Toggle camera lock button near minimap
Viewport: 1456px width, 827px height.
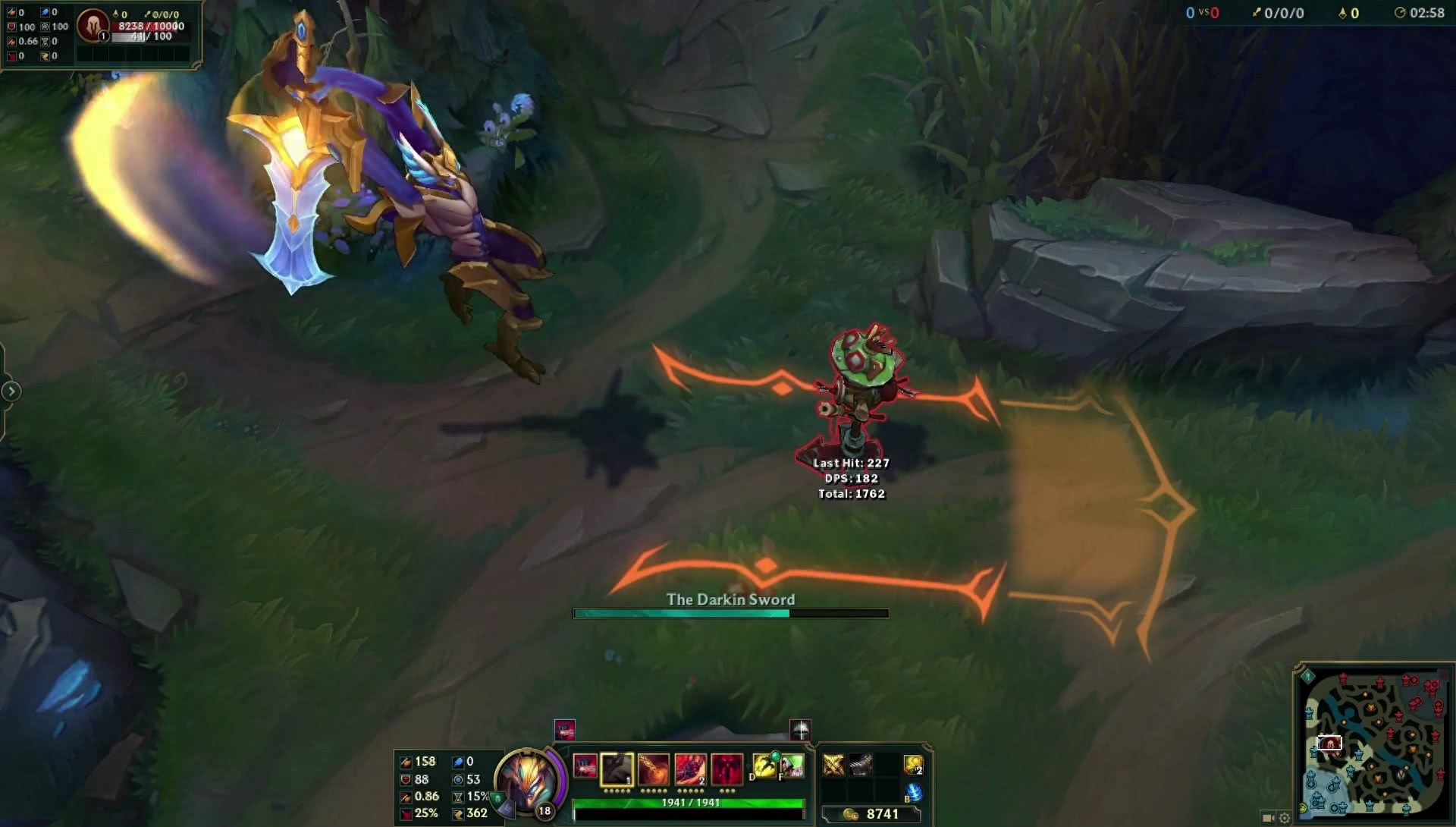[1268, 818]
